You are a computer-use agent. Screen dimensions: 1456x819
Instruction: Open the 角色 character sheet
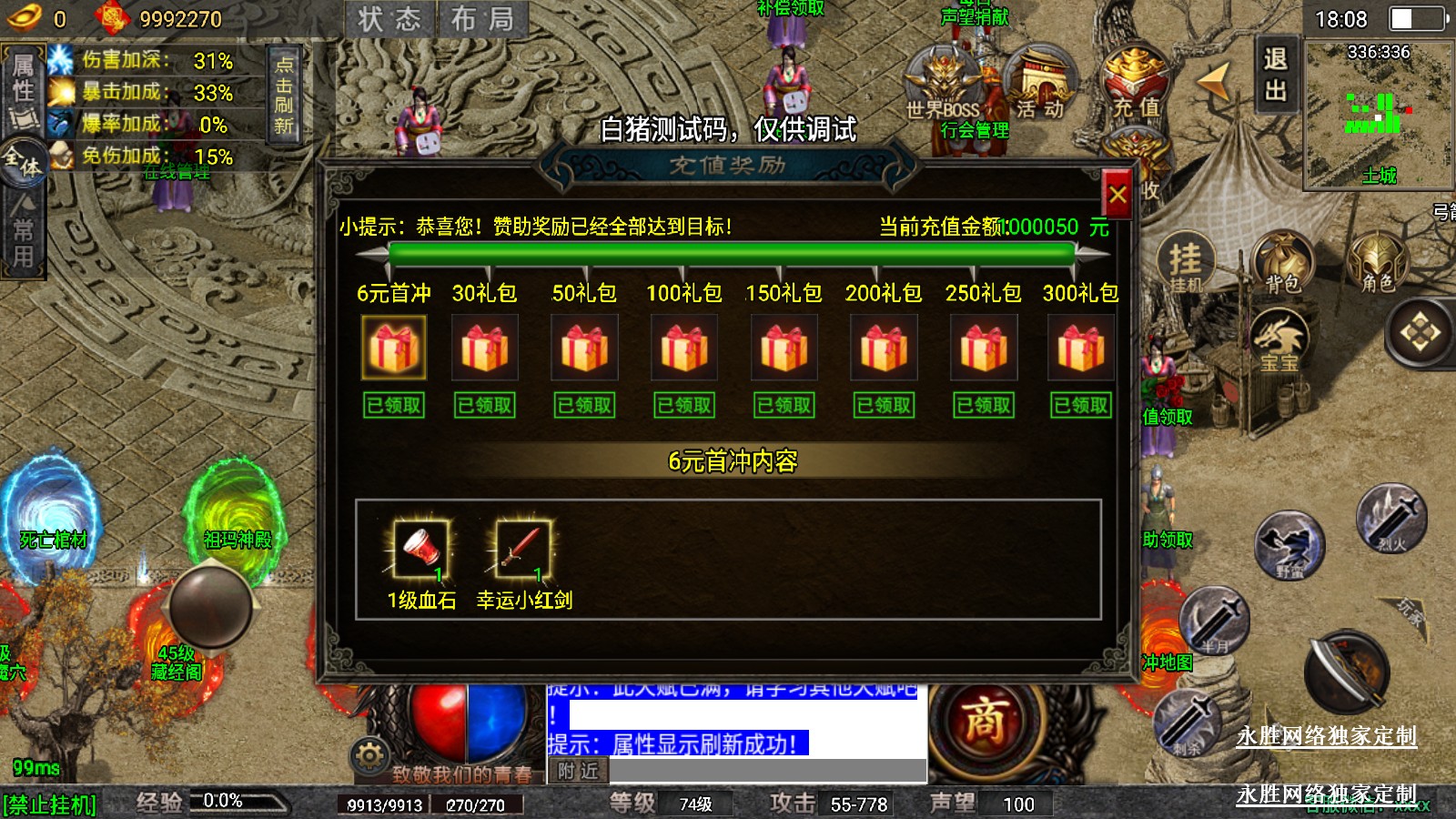[x=1378, y=262]
